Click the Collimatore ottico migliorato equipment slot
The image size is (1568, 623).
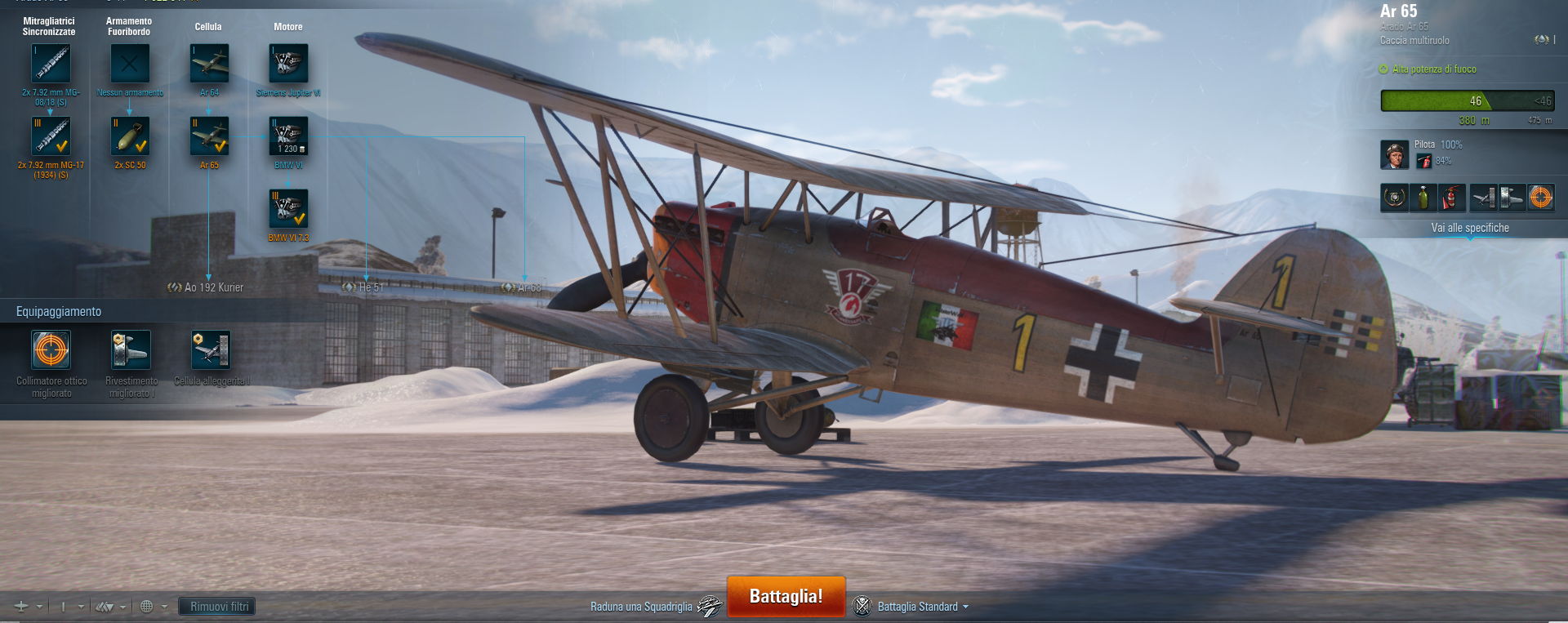click(51, 350)
